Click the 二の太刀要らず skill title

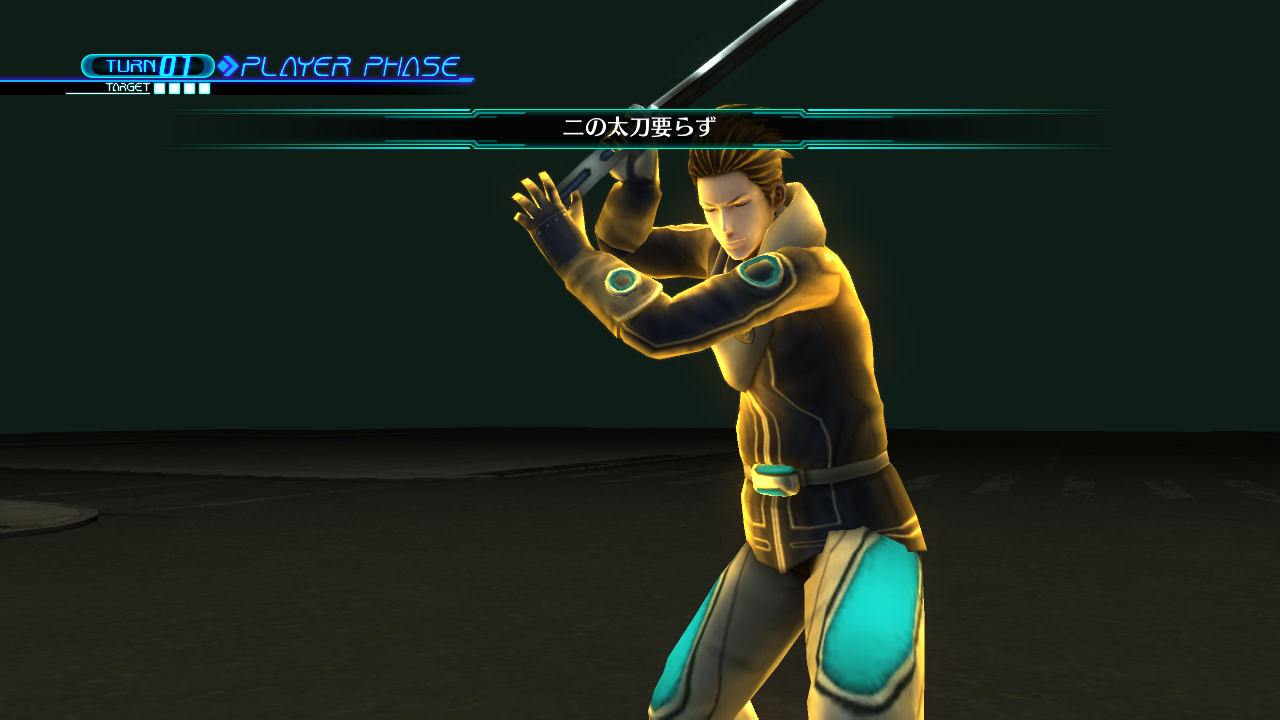pyautogui.click(x=640, y=128)
